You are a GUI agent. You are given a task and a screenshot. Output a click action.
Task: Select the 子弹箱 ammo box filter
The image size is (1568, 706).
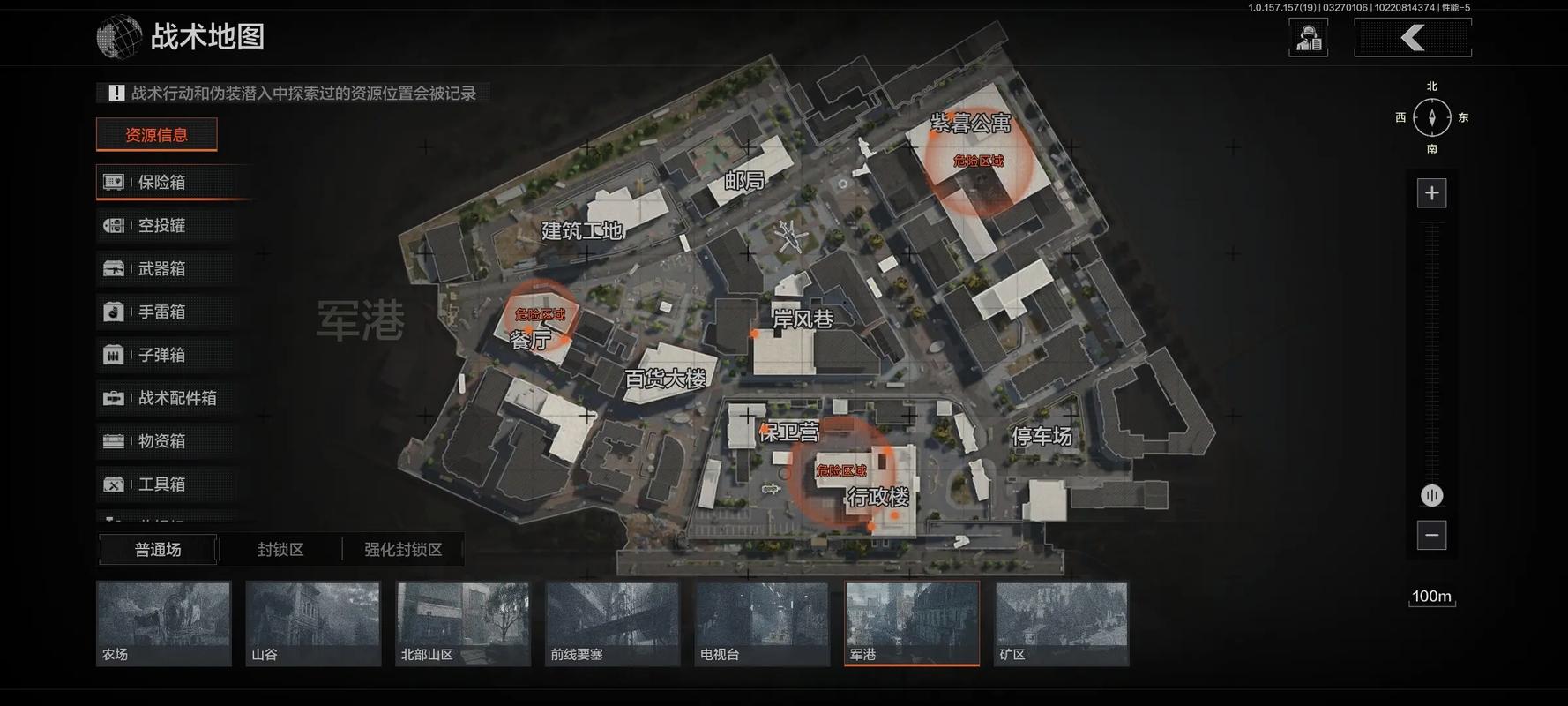coord(161,355)
